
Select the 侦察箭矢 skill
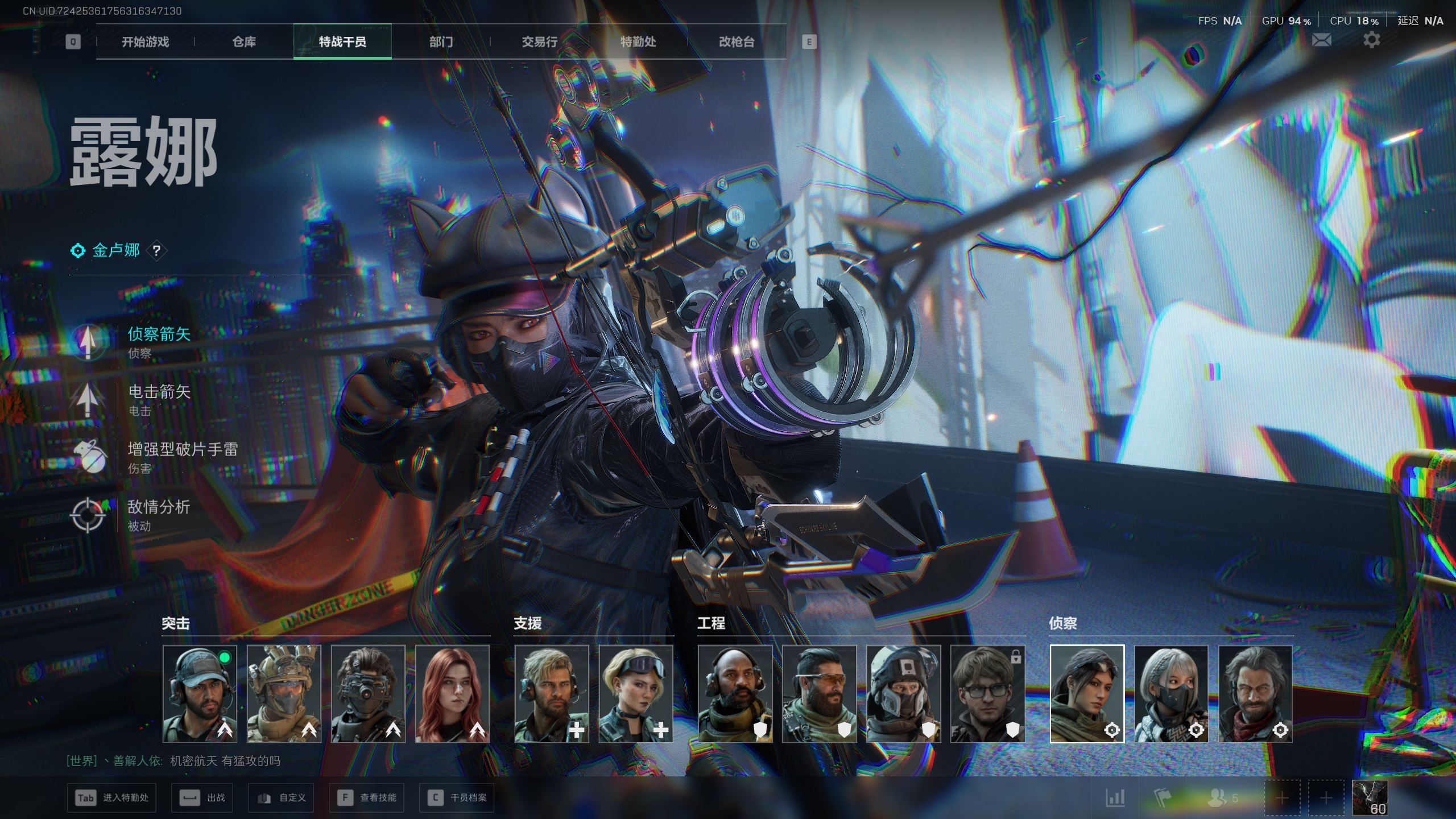coord(158,335)
